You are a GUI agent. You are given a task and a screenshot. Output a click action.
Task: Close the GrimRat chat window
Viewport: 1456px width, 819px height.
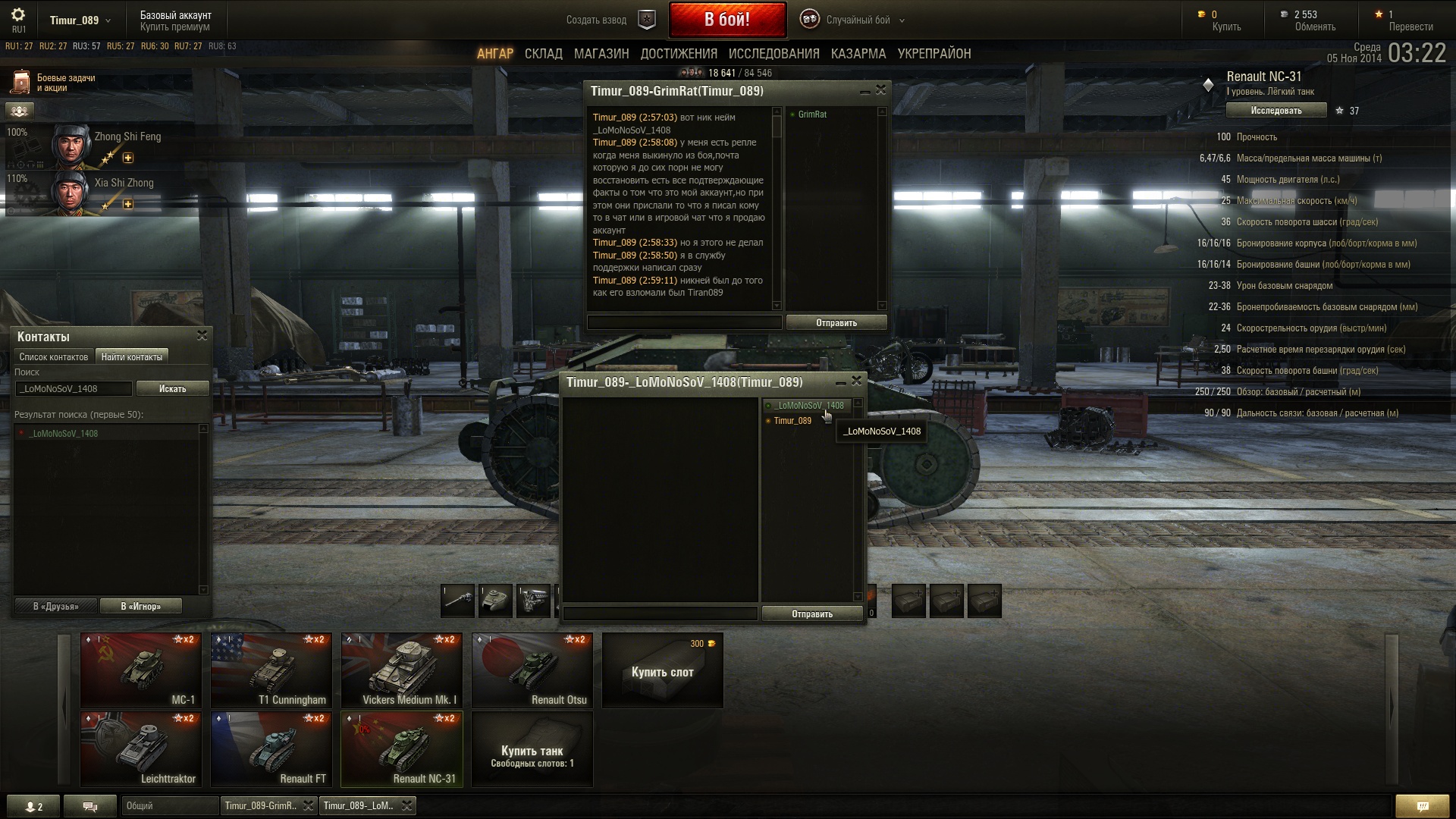point(880,90)
